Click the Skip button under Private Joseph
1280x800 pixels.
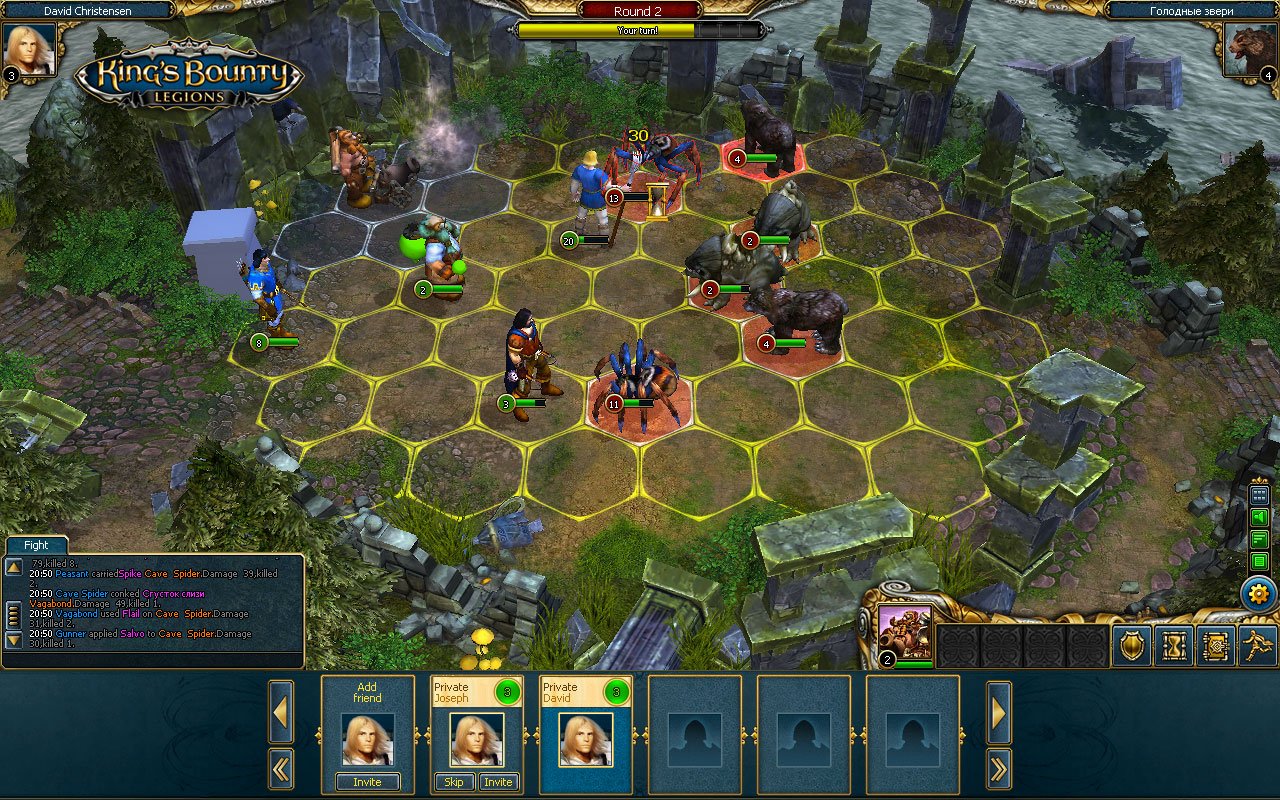click(453, 782)
